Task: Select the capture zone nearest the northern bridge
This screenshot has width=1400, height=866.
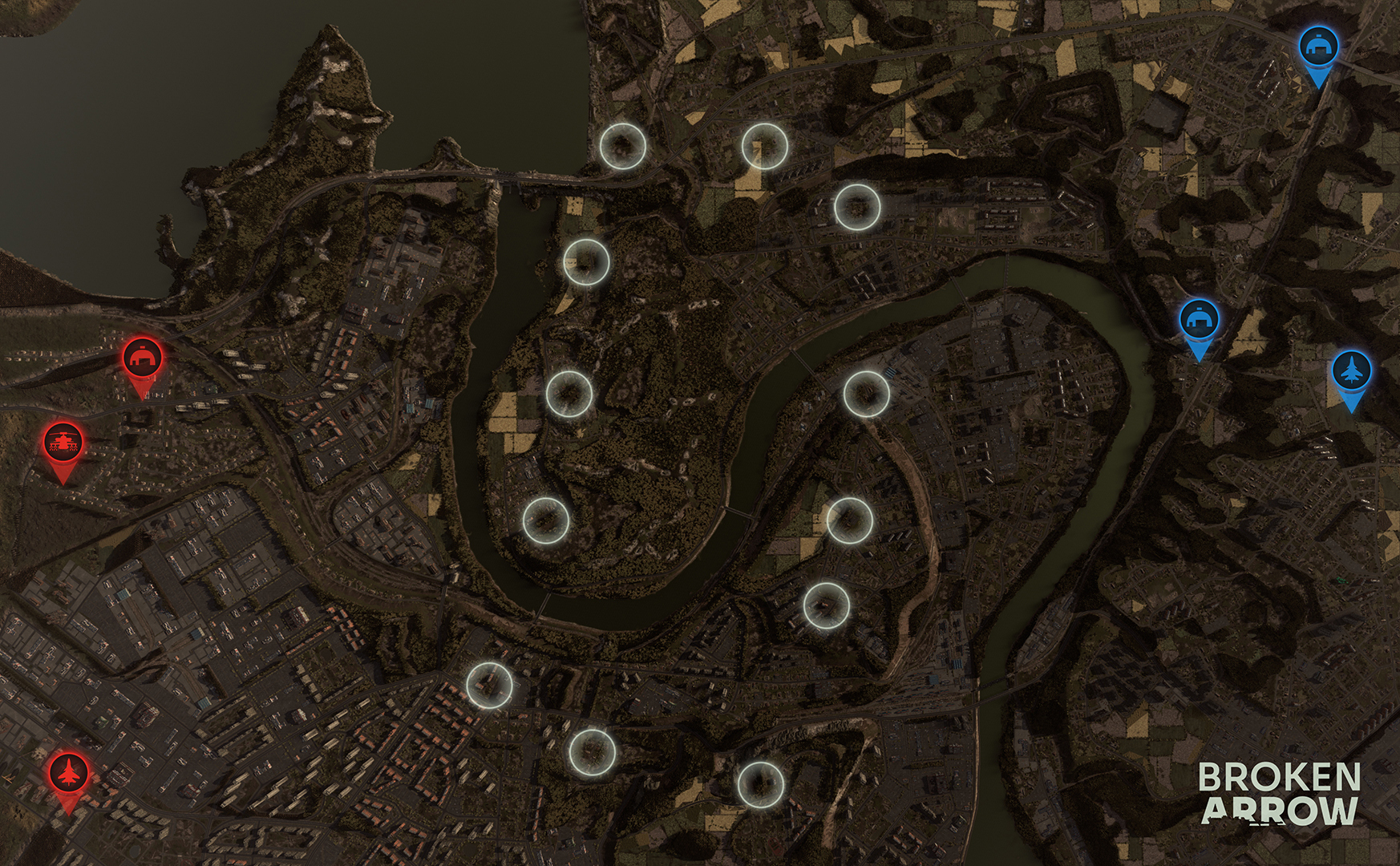Action: click(621, 147)
